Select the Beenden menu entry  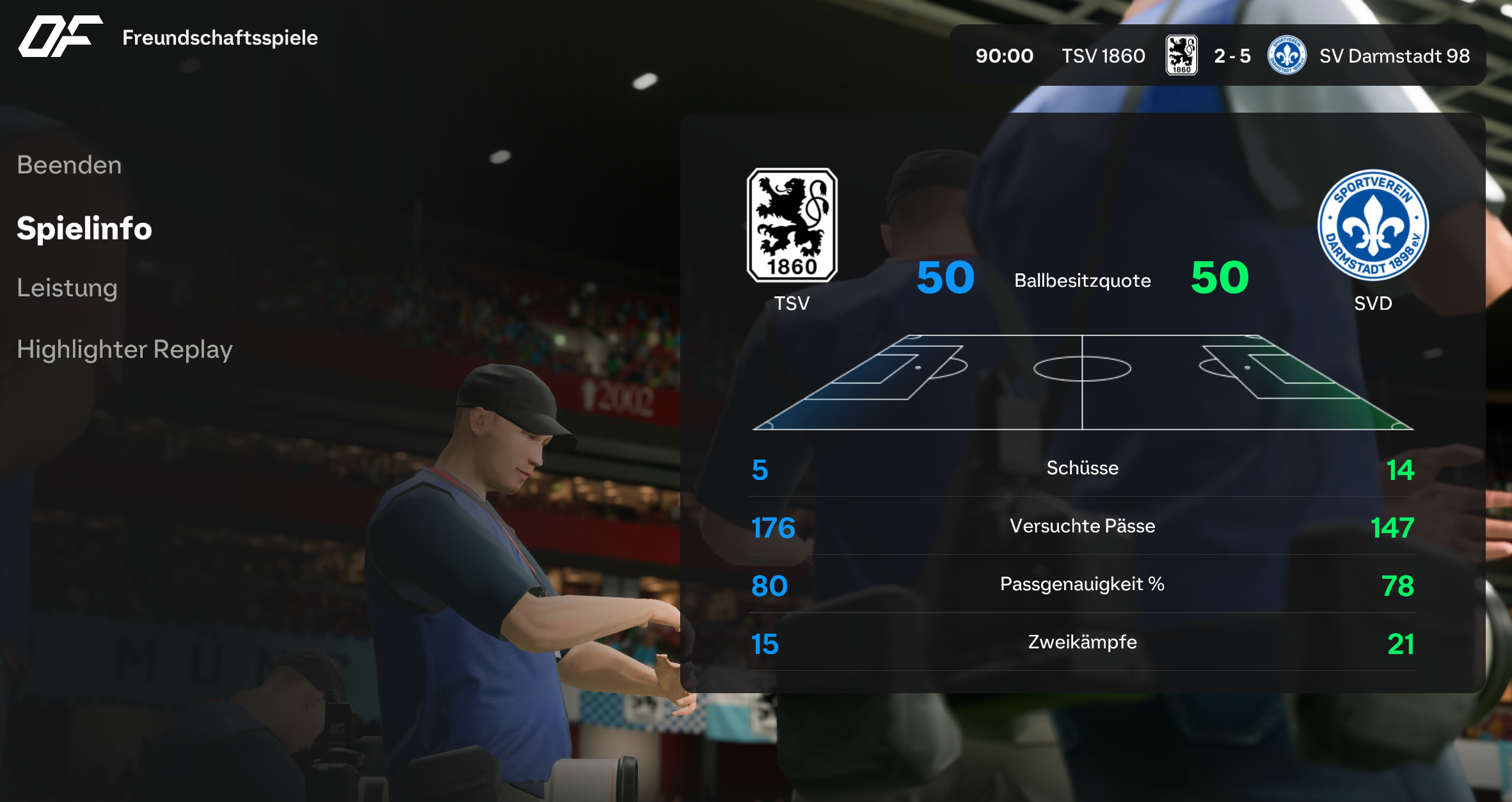coord(69,165)
